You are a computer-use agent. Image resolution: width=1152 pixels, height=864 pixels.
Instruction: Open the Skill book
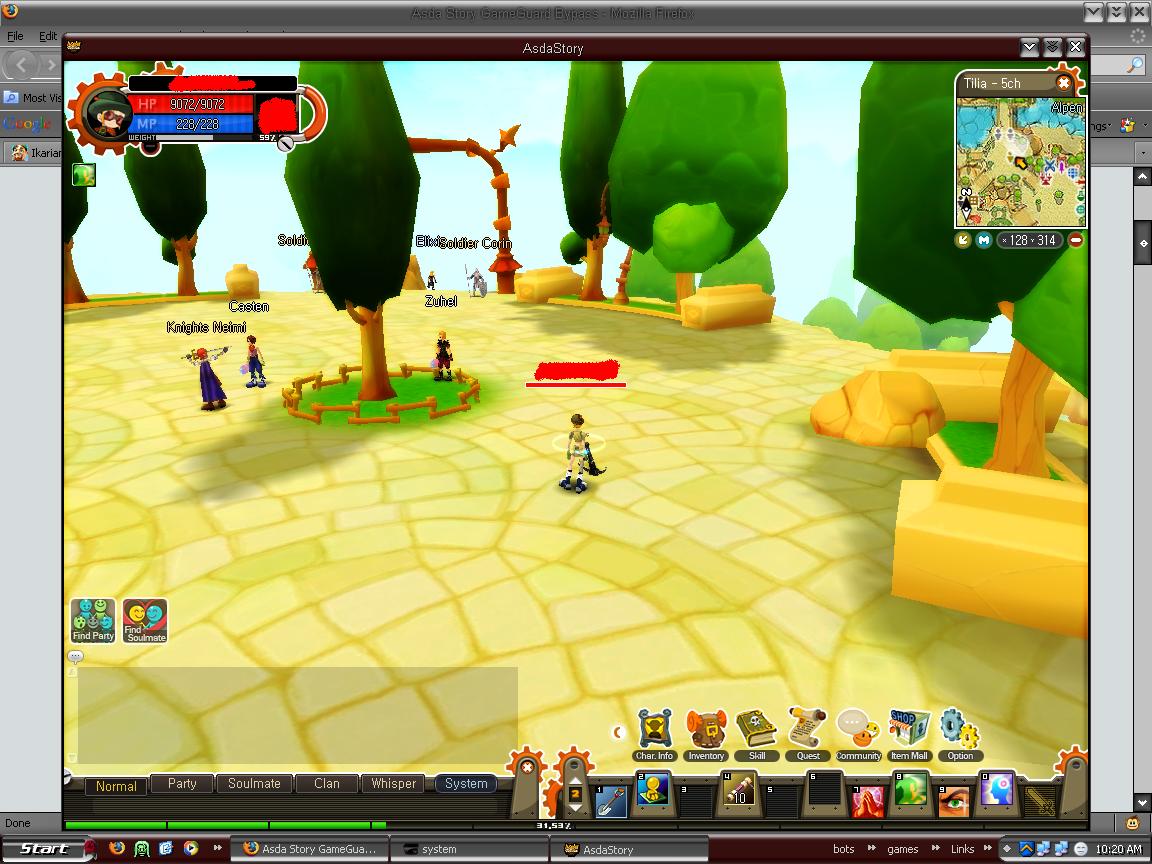pos(756,733)
